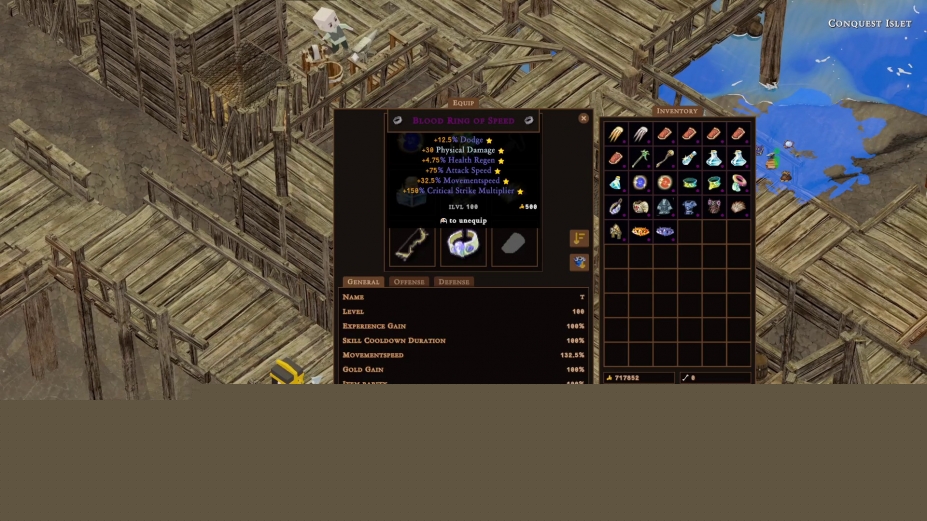Select the grey stone equipment slot

tap(514, 245)
